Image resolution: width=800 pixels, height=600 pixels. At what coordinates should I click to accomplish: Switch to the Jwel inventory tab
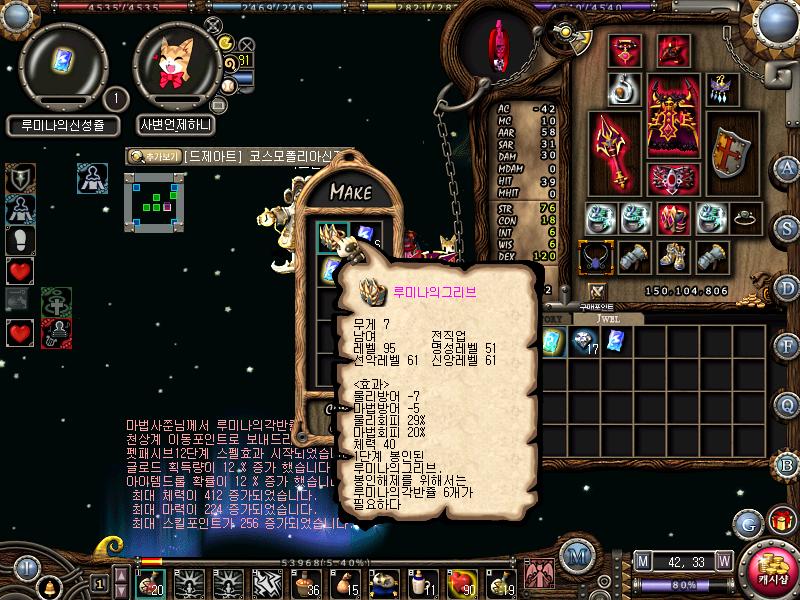(x=610, y=318)
